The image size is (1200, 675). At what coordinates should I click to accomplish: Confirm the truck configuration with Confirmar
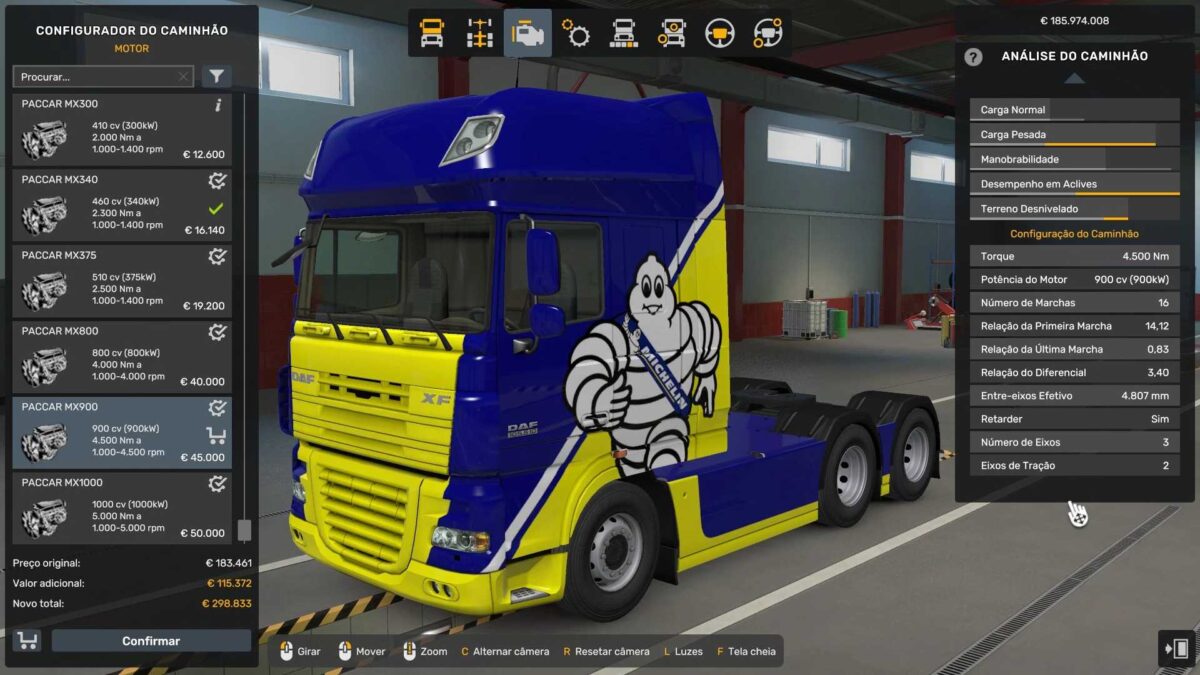pos(151,641)
